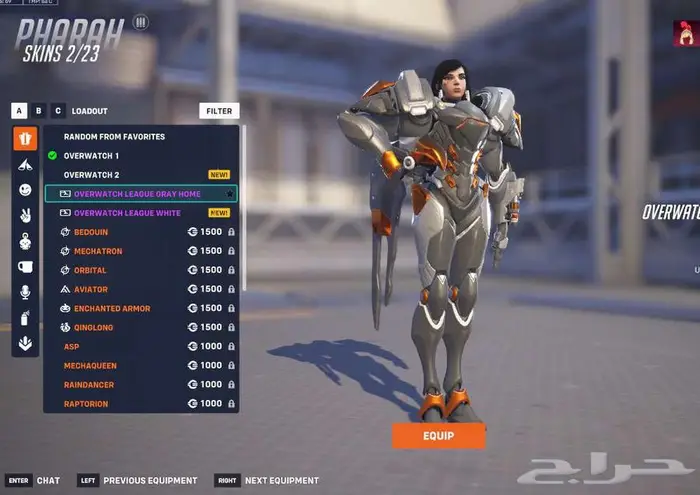Open the spray can category
The height and width of the screenshot is (495, 700).
[x=25, y=318]
